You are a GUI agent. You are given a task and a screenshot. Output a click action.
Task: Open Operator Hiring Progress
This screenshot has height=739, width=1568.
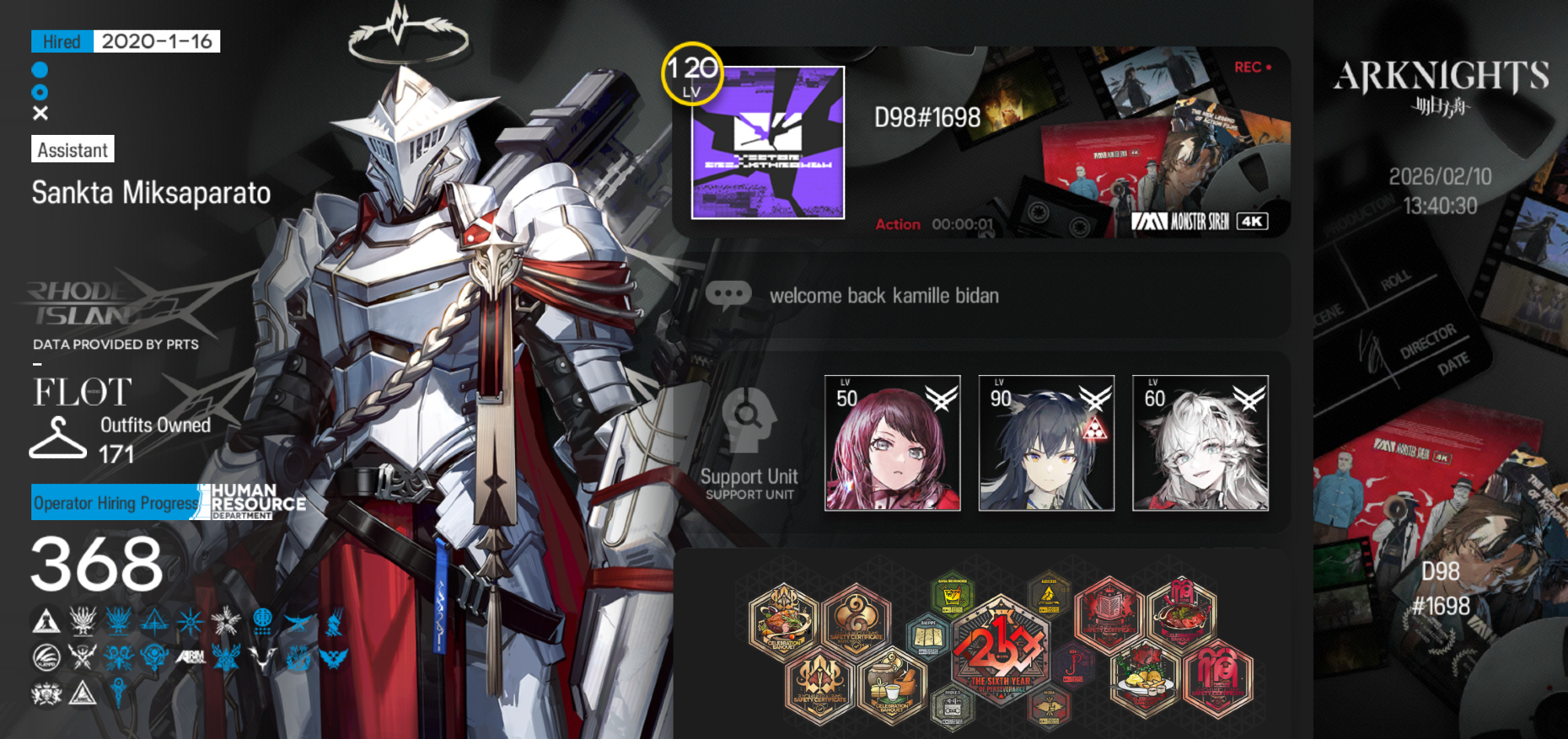click(116, 503)
